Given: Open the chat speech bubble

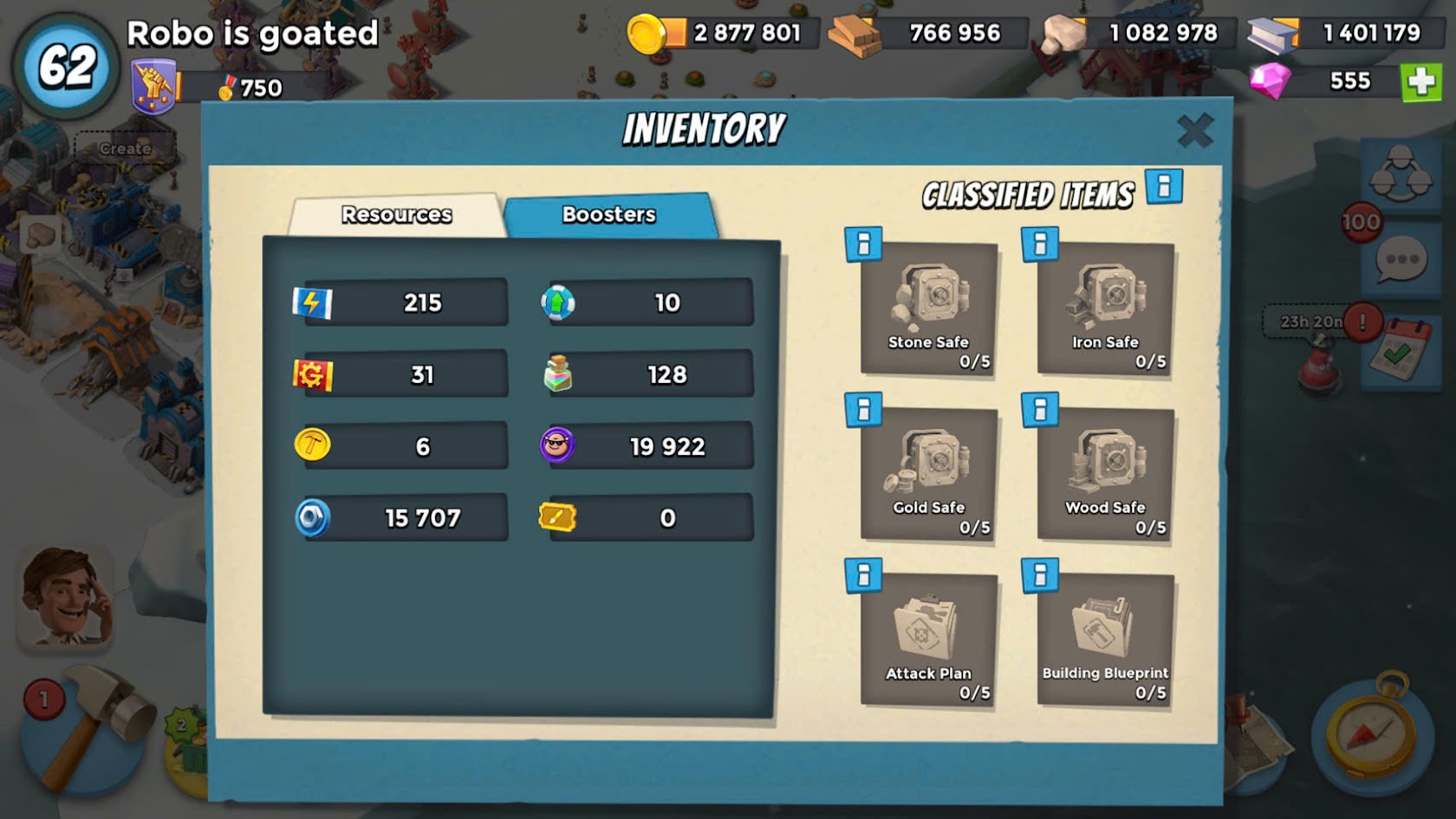Looking at the screenshot, I should pyautogui.click(x=1401, y=260).
